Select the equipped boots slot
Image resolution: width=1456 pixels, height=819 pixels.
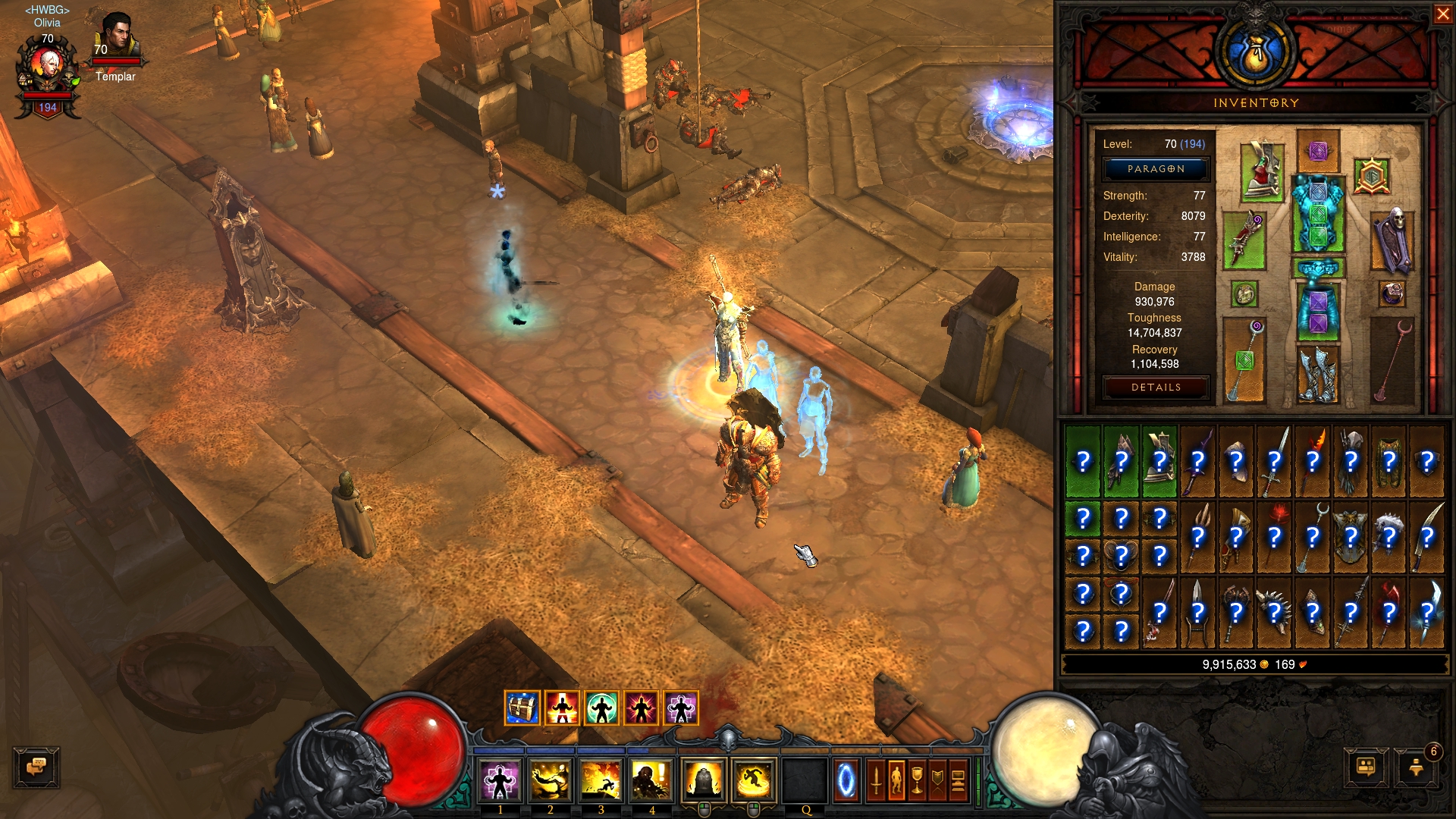tap(1317, 374)
